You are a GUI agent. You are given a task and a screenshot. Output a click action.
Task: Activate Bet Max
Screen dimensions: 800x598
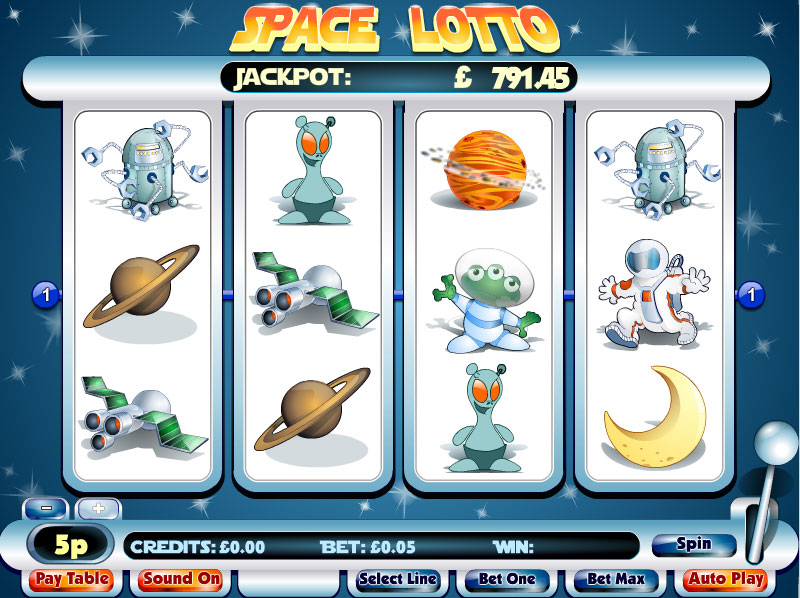615,579
